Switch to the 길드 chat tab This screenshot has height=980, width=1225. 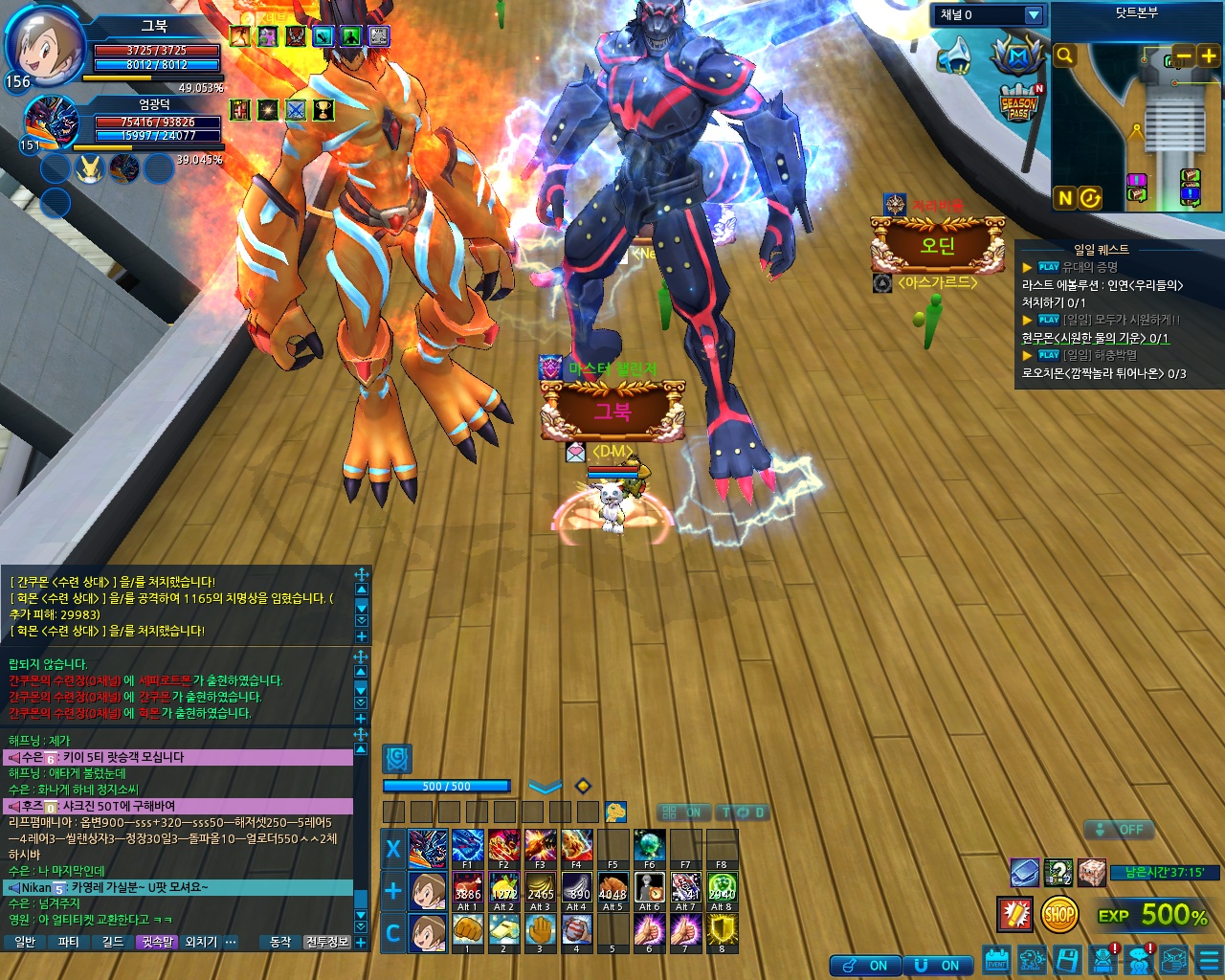(113, 942)
